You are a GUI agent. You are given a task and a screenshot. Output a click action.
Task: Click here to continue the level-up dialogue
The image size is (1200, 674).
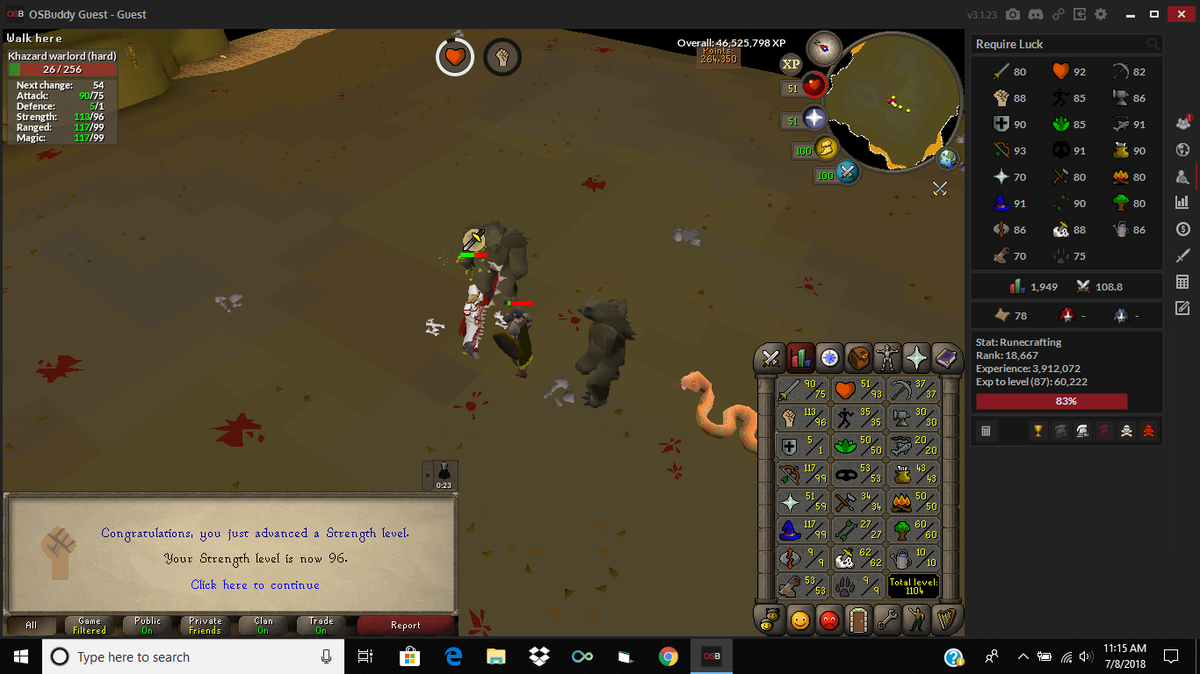tap(255, 585)
